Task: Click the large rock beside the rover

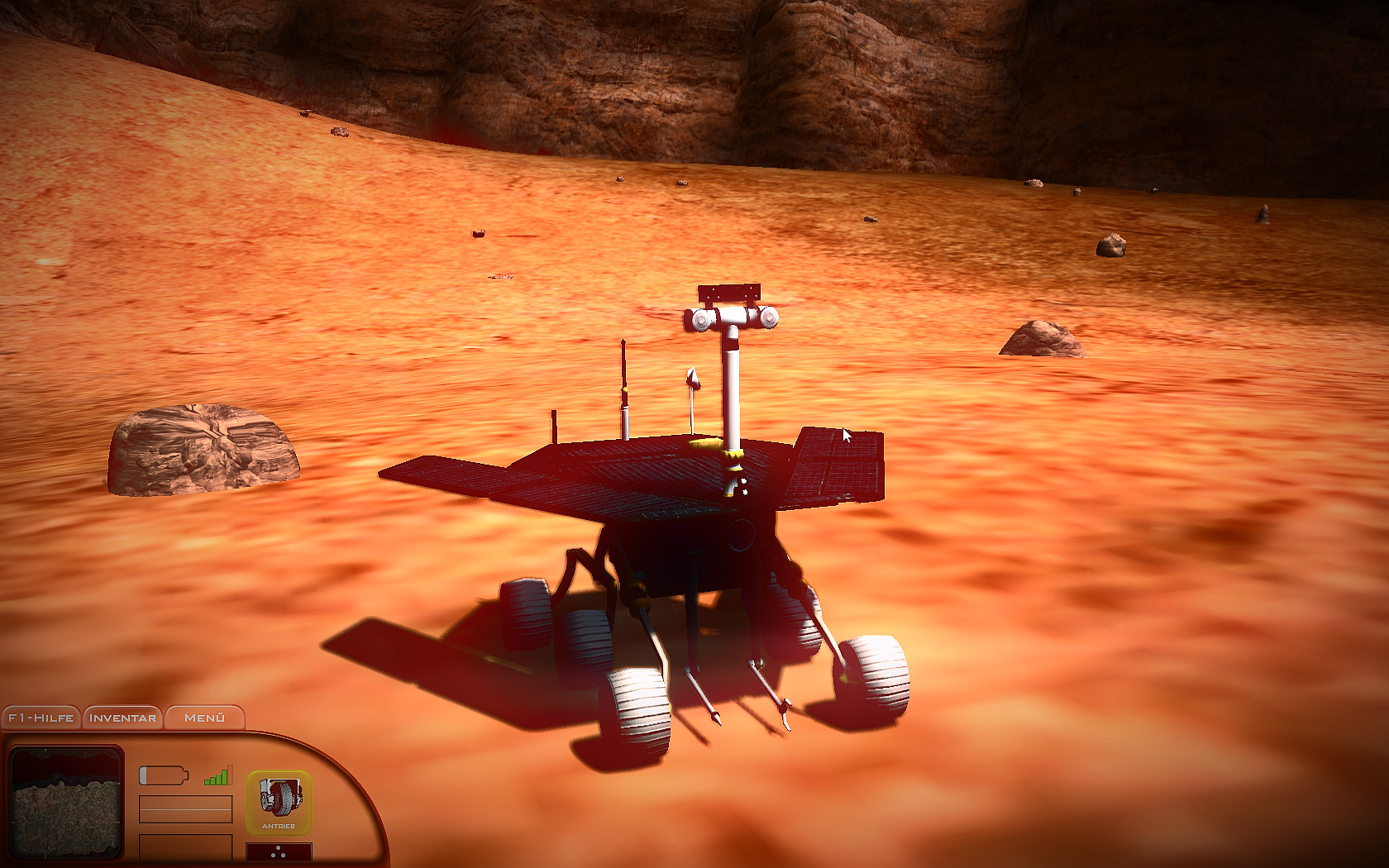Action: [203, 451]
